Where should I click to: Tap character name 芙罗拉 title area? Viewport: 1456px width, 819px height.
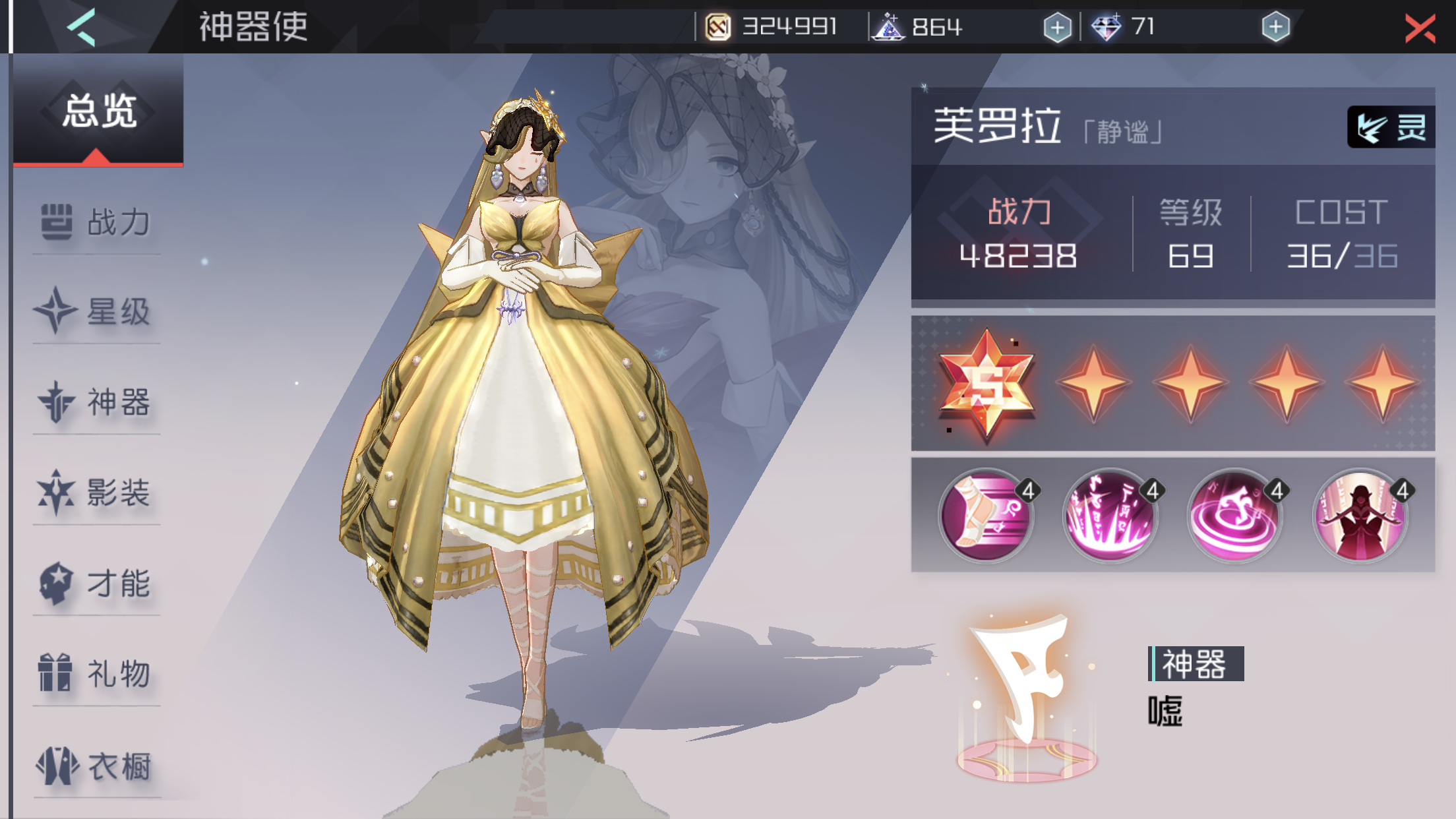click(996, 125)
